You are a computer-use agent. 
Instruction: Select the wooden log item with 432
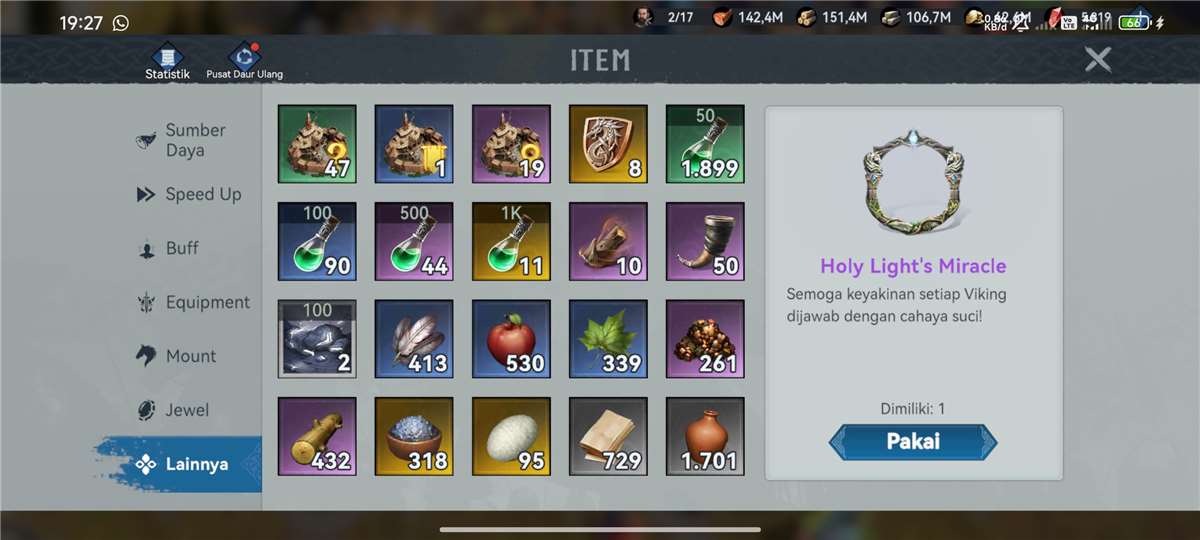tap(317, 436)
